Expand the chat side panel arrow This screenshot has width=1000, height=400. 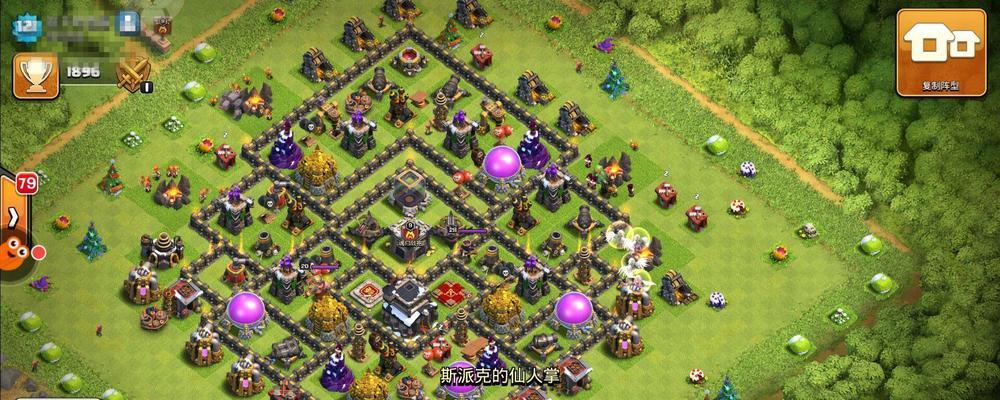13,216
